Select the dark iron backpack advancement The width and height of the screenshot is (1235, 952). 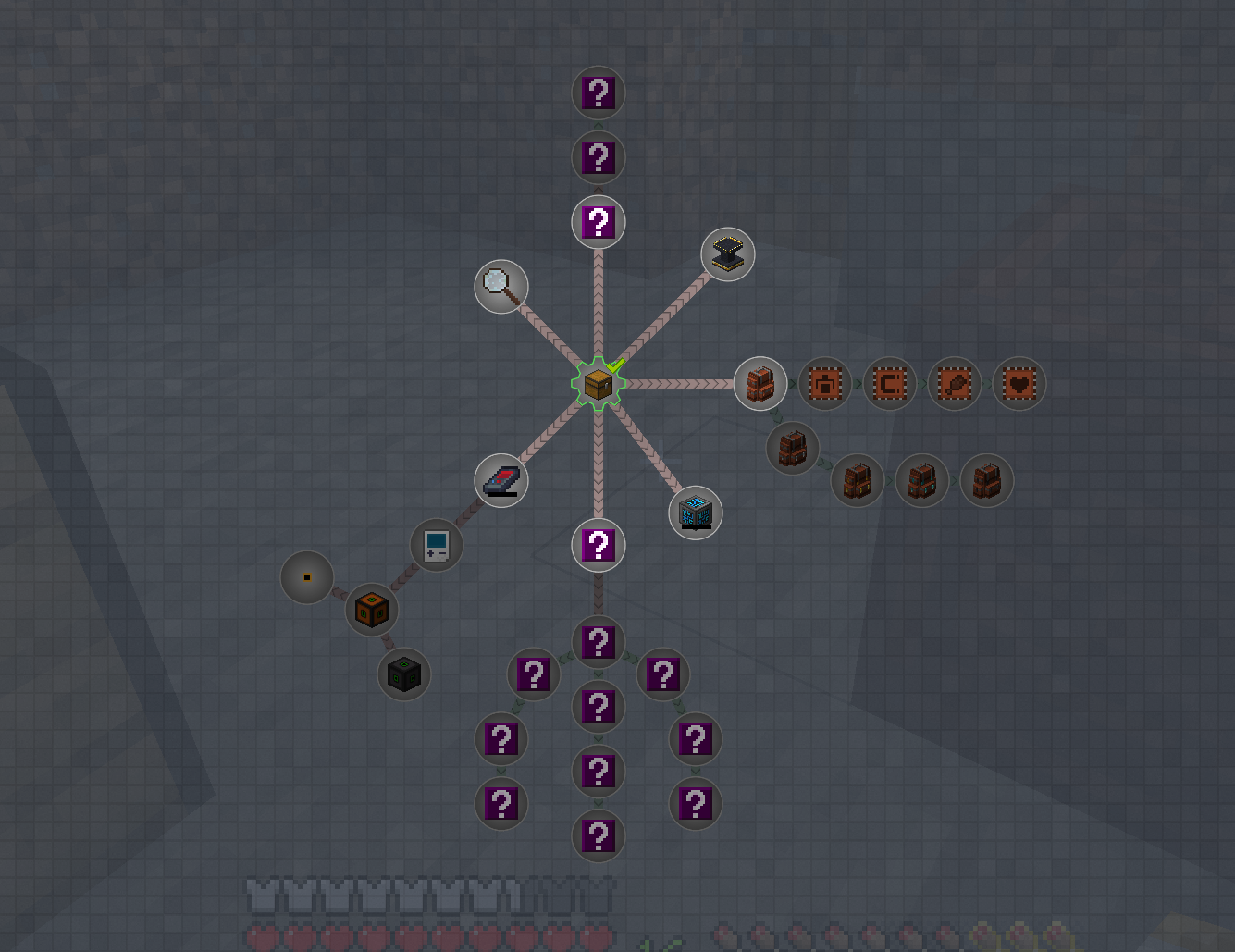pyautogui.click(x=793, y=448)
